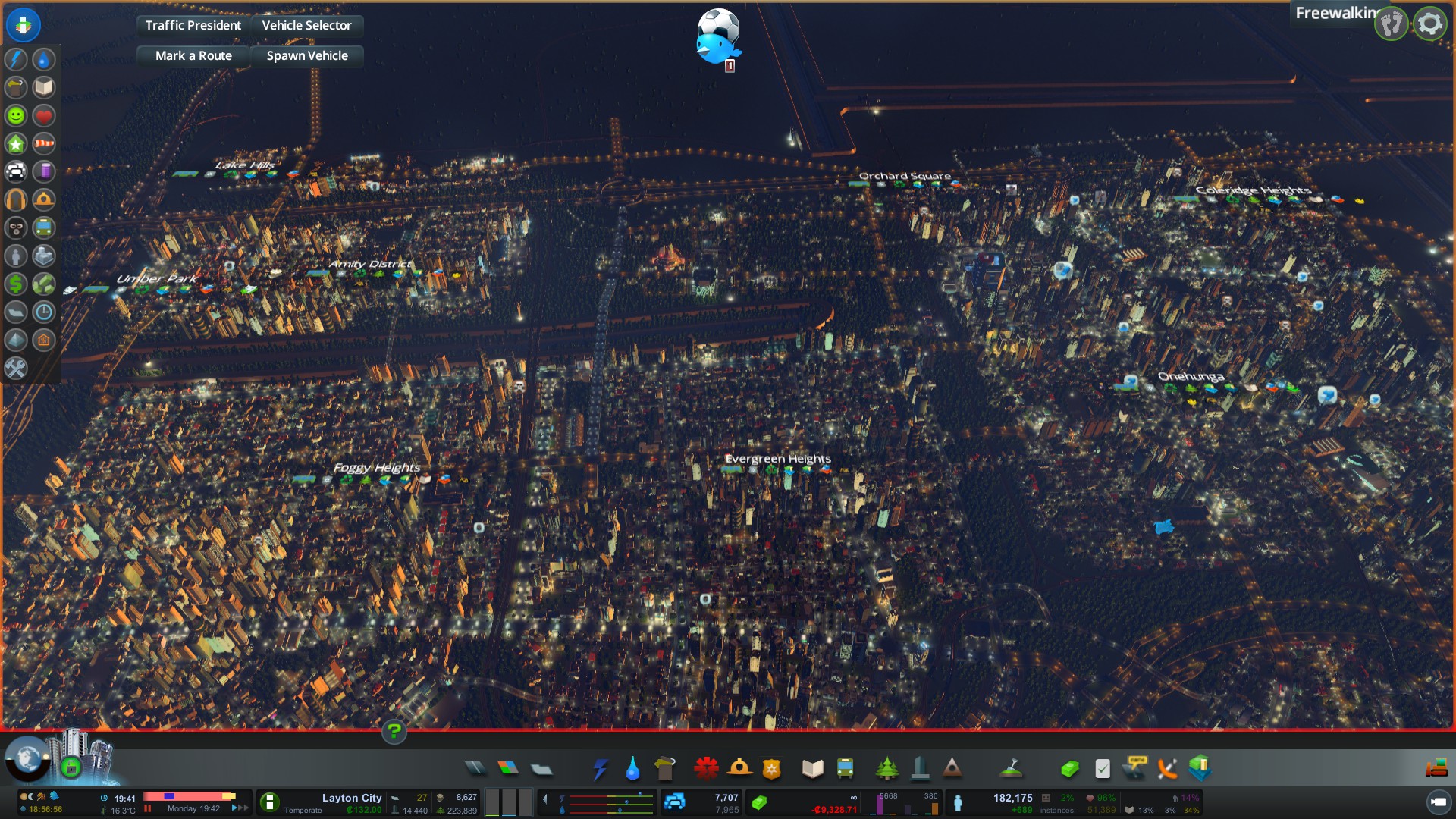Open the Roads build menu
This screenshot has height=819, width=1456.
[x=475, y=769]
